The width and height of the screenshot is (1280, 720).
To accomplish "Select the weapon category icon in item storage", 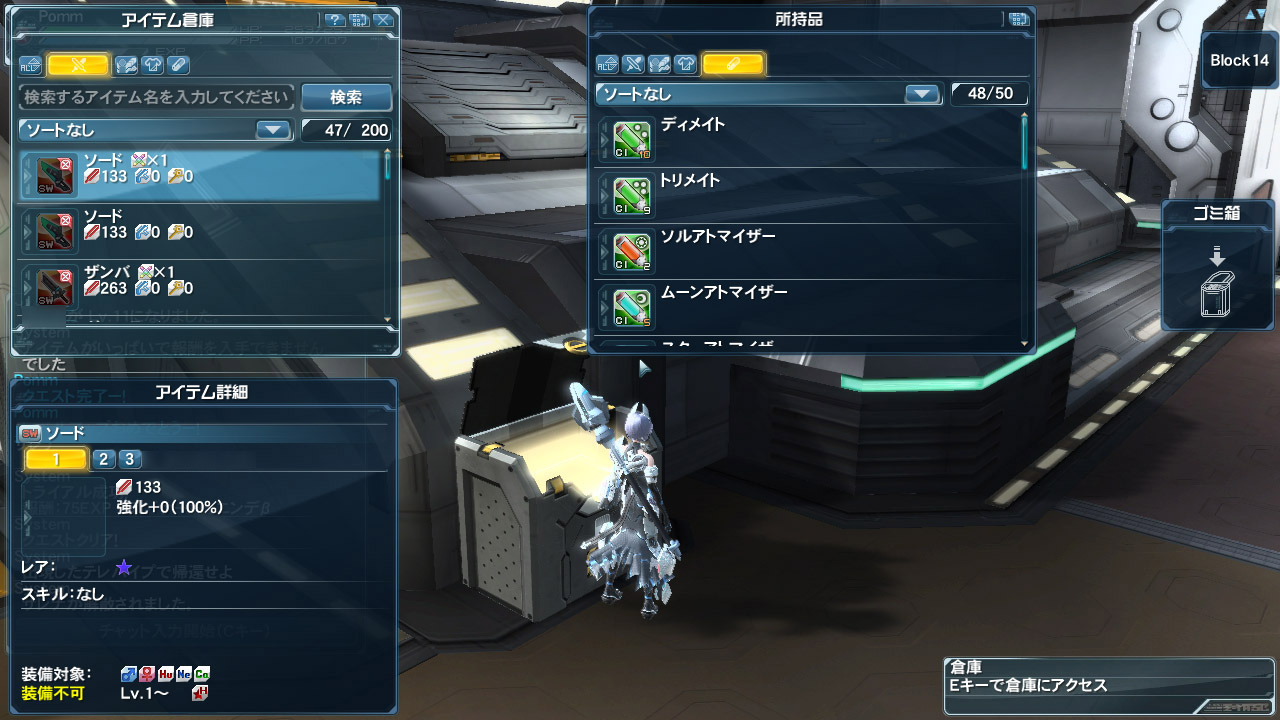I will click(78, 65).
